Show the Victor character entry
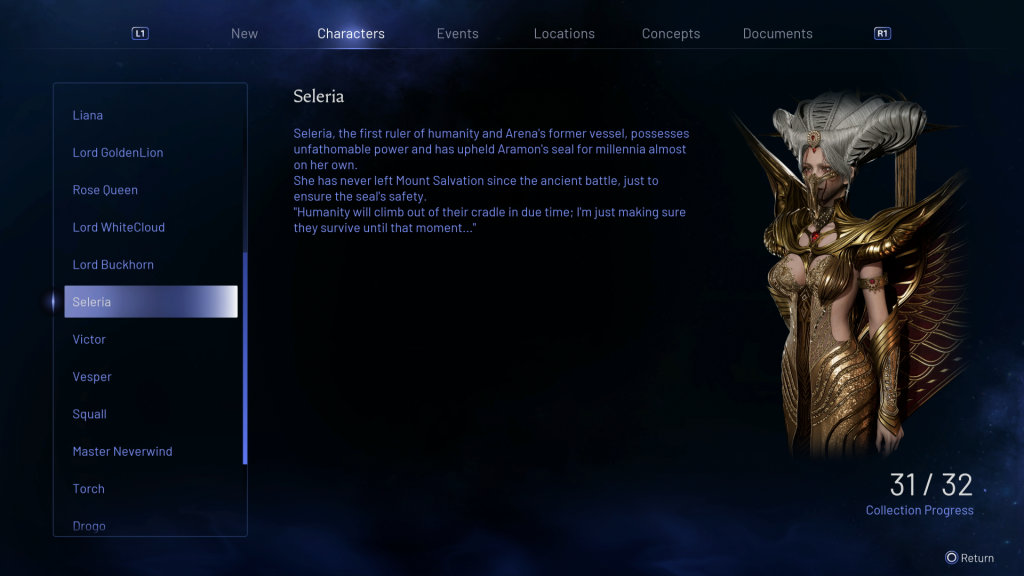The image size is (1024, 576). coord(89,340)
